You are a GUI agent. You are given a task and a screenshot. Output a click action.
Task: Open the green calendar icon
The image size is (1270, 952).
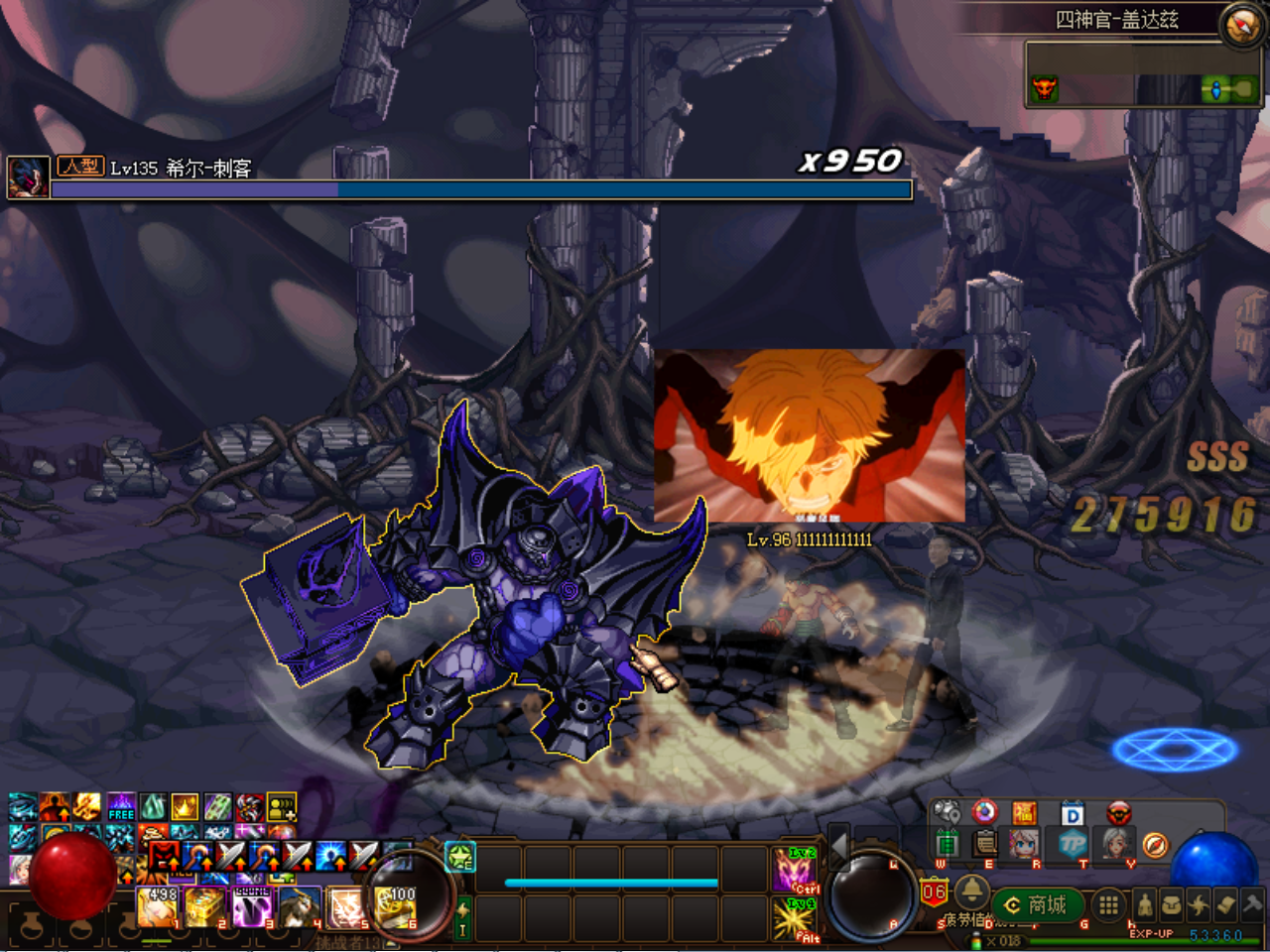tap(947, 845)
